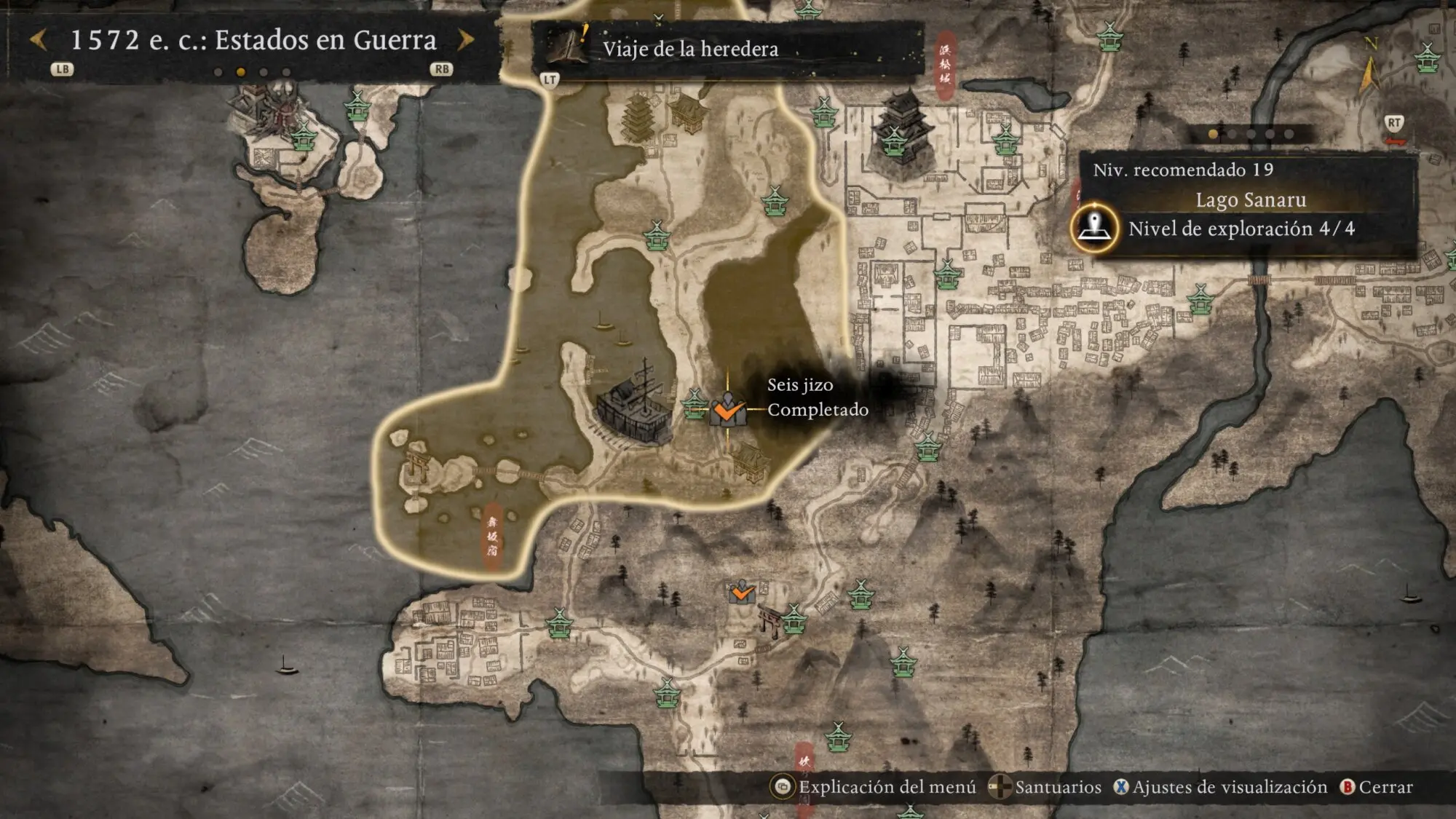This screenshot has height=819, width=1456.
Task: Select the shrine marker beside Seis jizo
Action: point(694,403)
